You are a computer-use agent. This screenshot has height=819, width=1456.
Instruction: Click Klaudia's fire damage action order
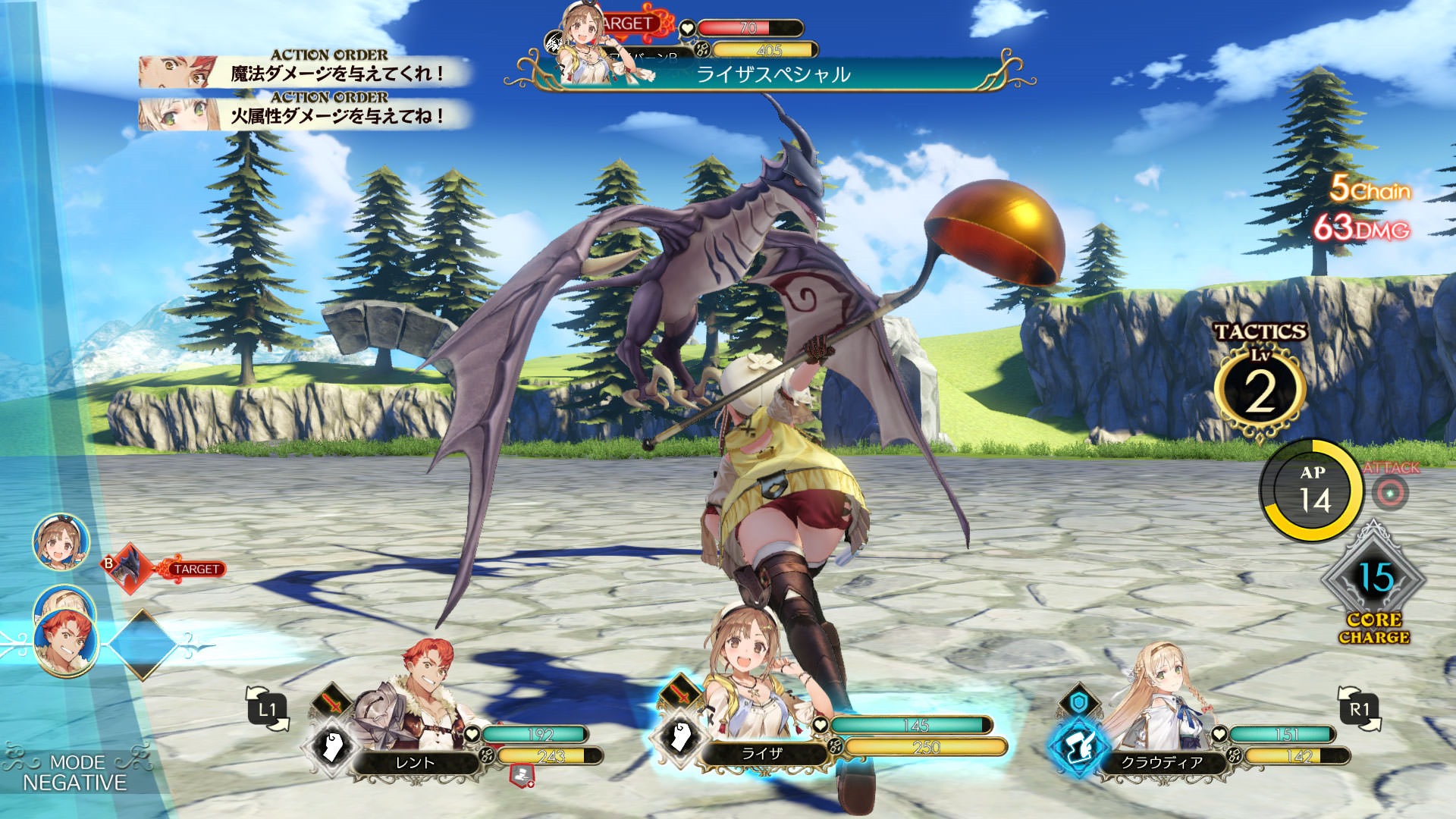[x=303, y=114]
